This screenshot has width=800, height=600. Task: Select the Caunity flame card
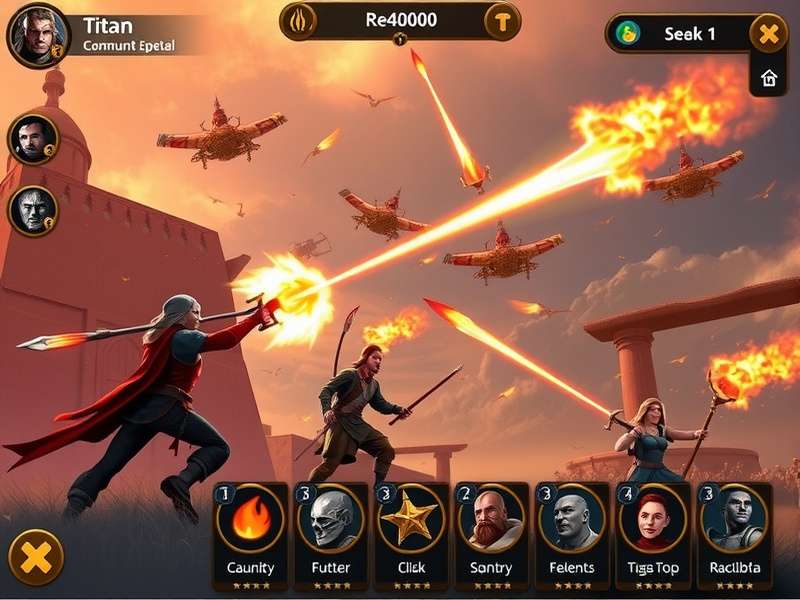[249, 532]
